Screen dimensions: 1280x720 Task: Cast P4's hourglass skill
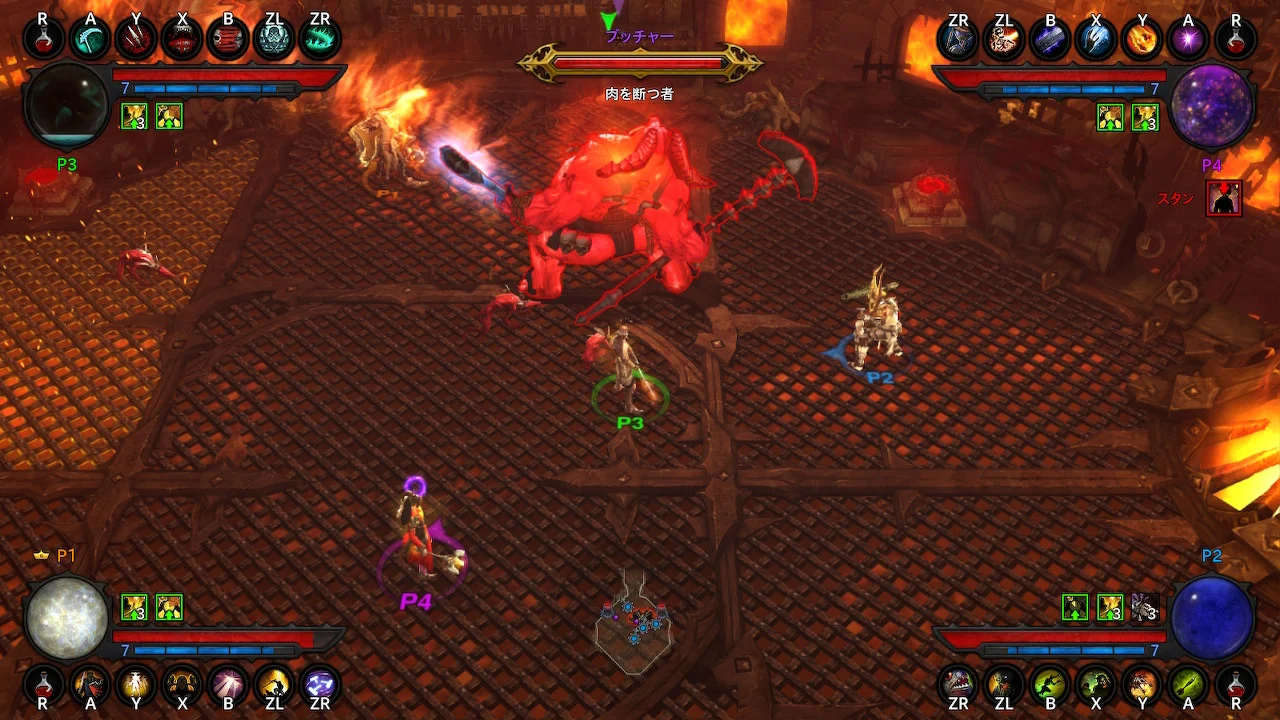(x=957, y=39)
